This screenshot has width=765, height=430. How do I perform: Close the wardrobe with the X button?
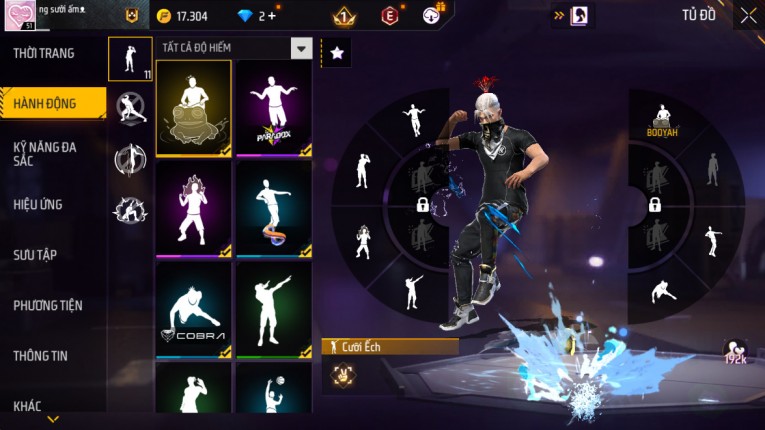coord(748,15)
